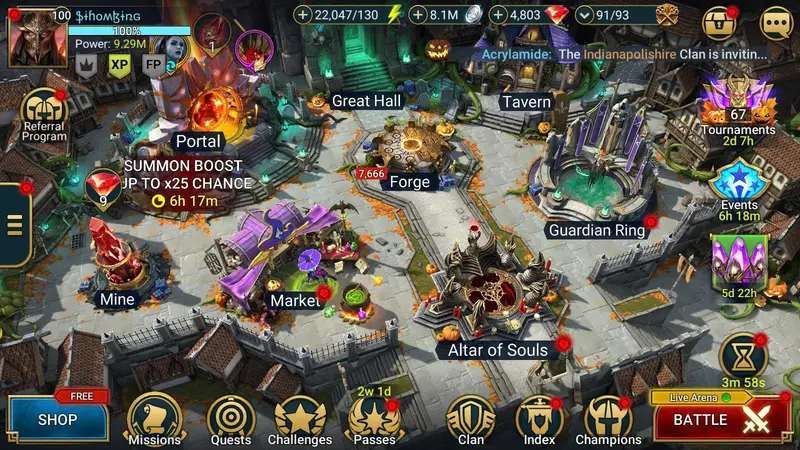The image size is (800, 450).
Task: Open the SHOP button
Action: coord(57,419)
